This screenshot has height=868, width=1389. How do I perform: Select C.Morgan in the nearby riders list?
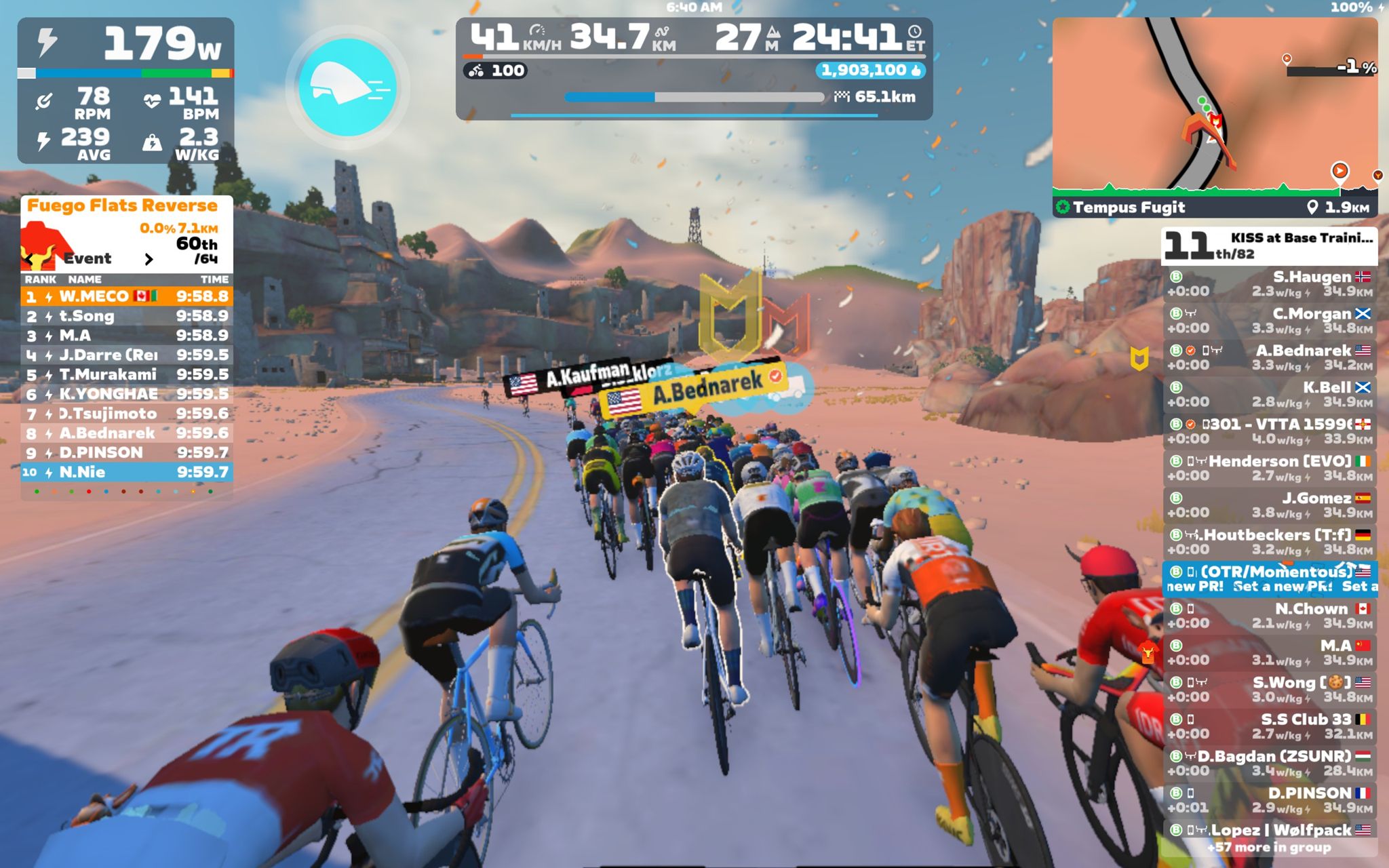tap(1270, 321)
